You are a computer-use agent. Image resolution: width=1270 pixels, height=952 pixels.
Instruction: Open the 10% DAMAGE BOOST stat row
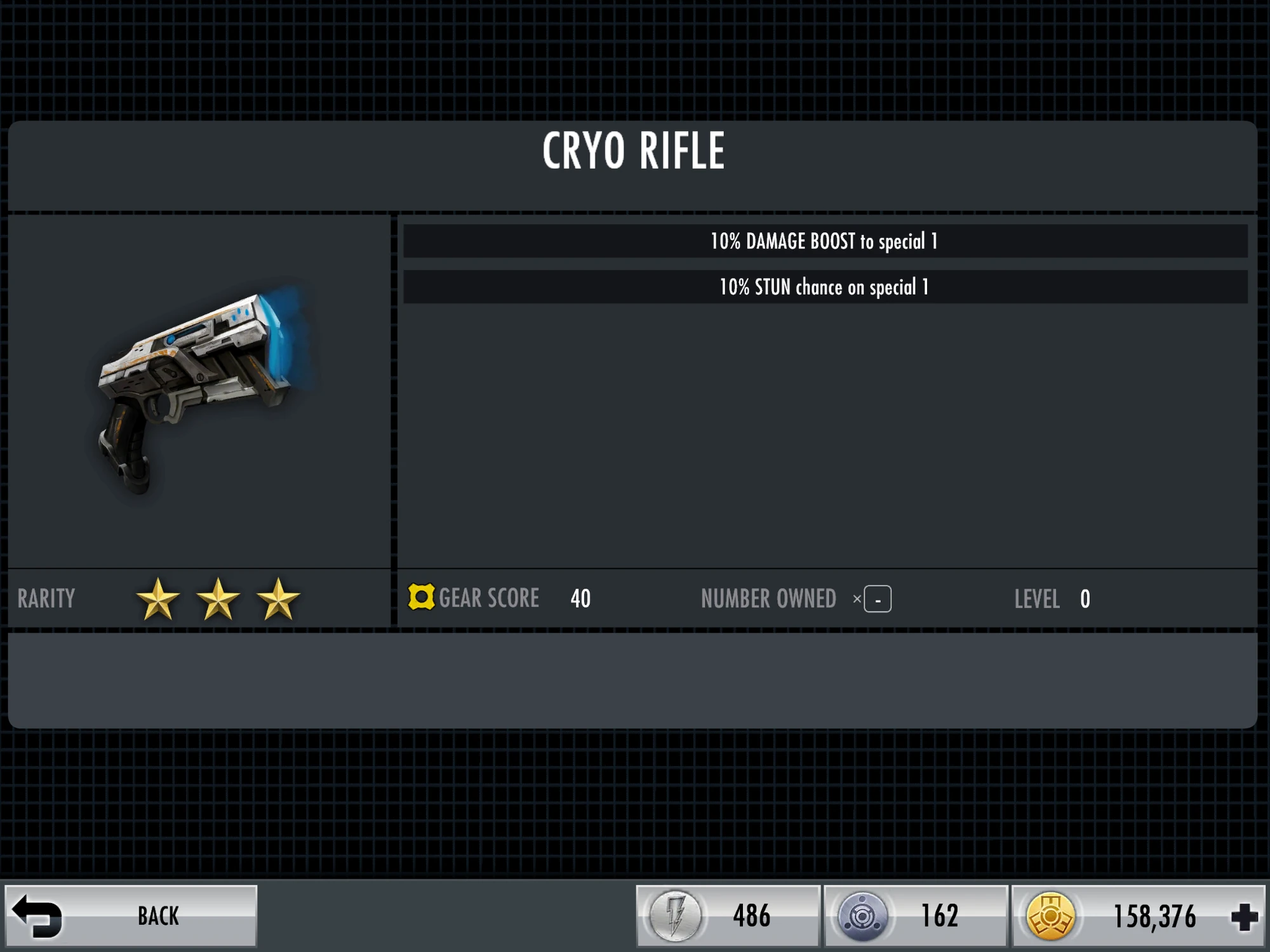click(x=824, y=241)
